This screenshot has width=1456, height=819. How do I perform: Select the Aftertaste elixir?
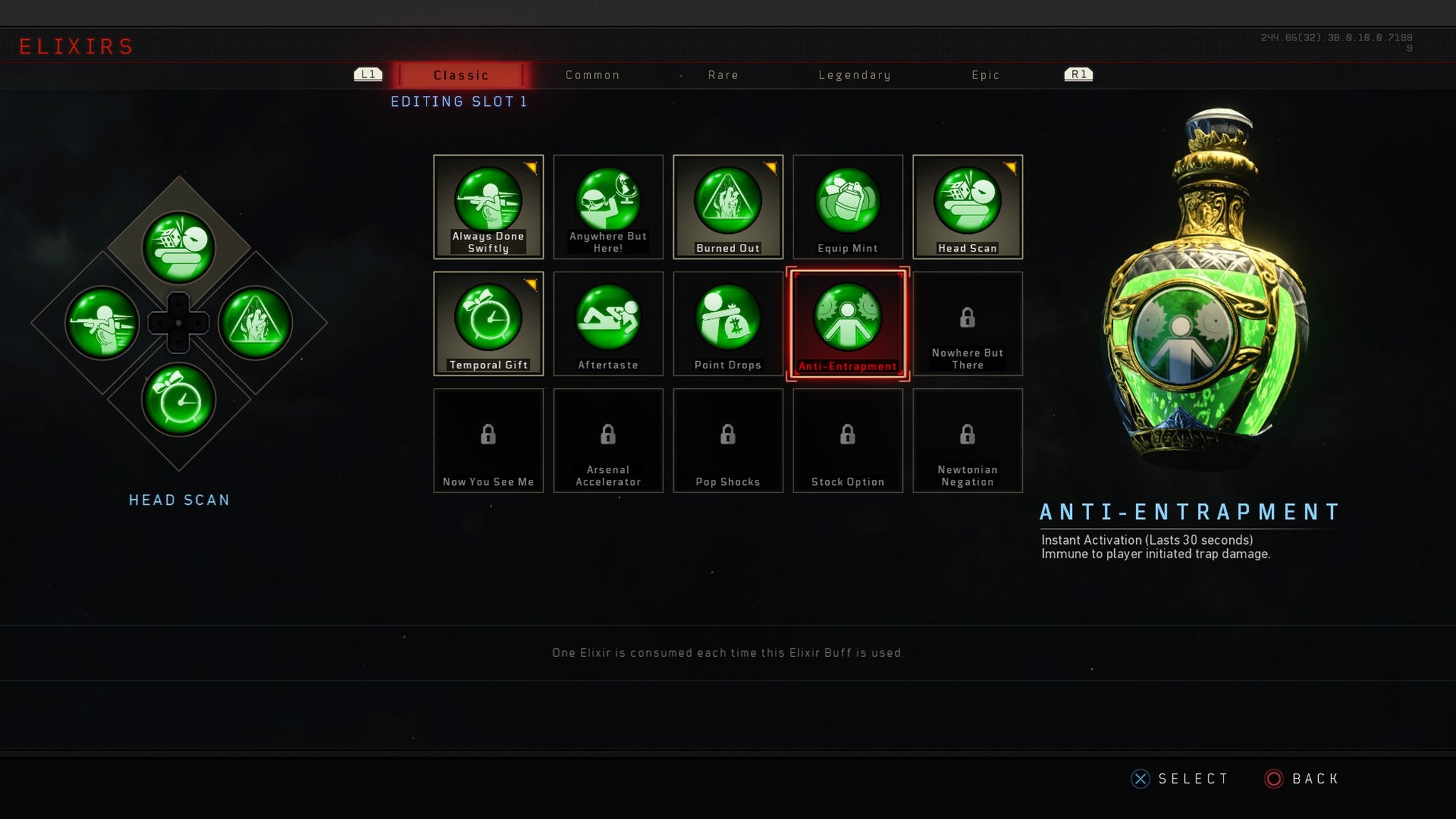[x=608, y=323]
